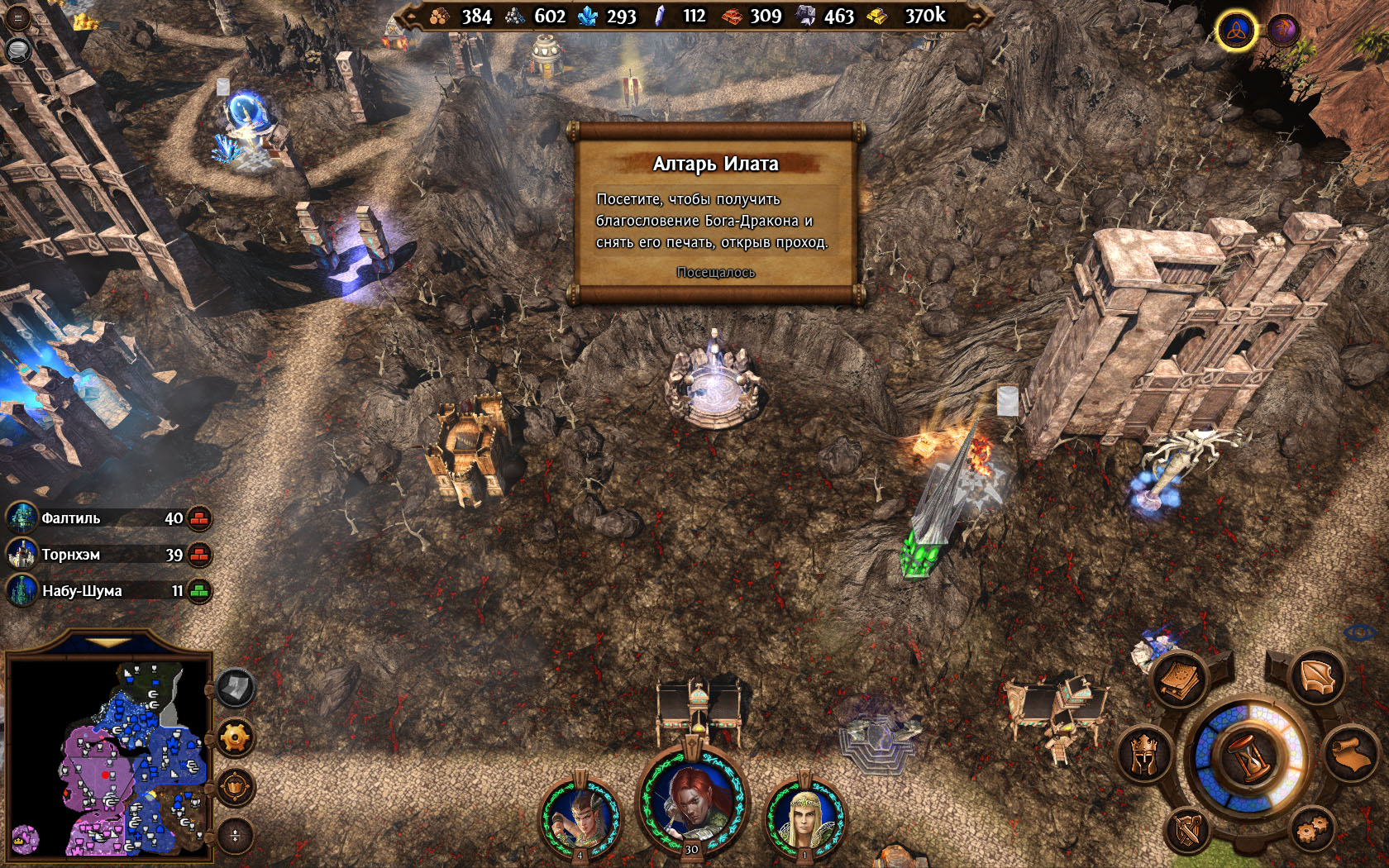Click the leaf-shaped icon above the parchment scroll
This screenshot has height=868, width=1389.
pyautogui.click(x=1317, y=678)
